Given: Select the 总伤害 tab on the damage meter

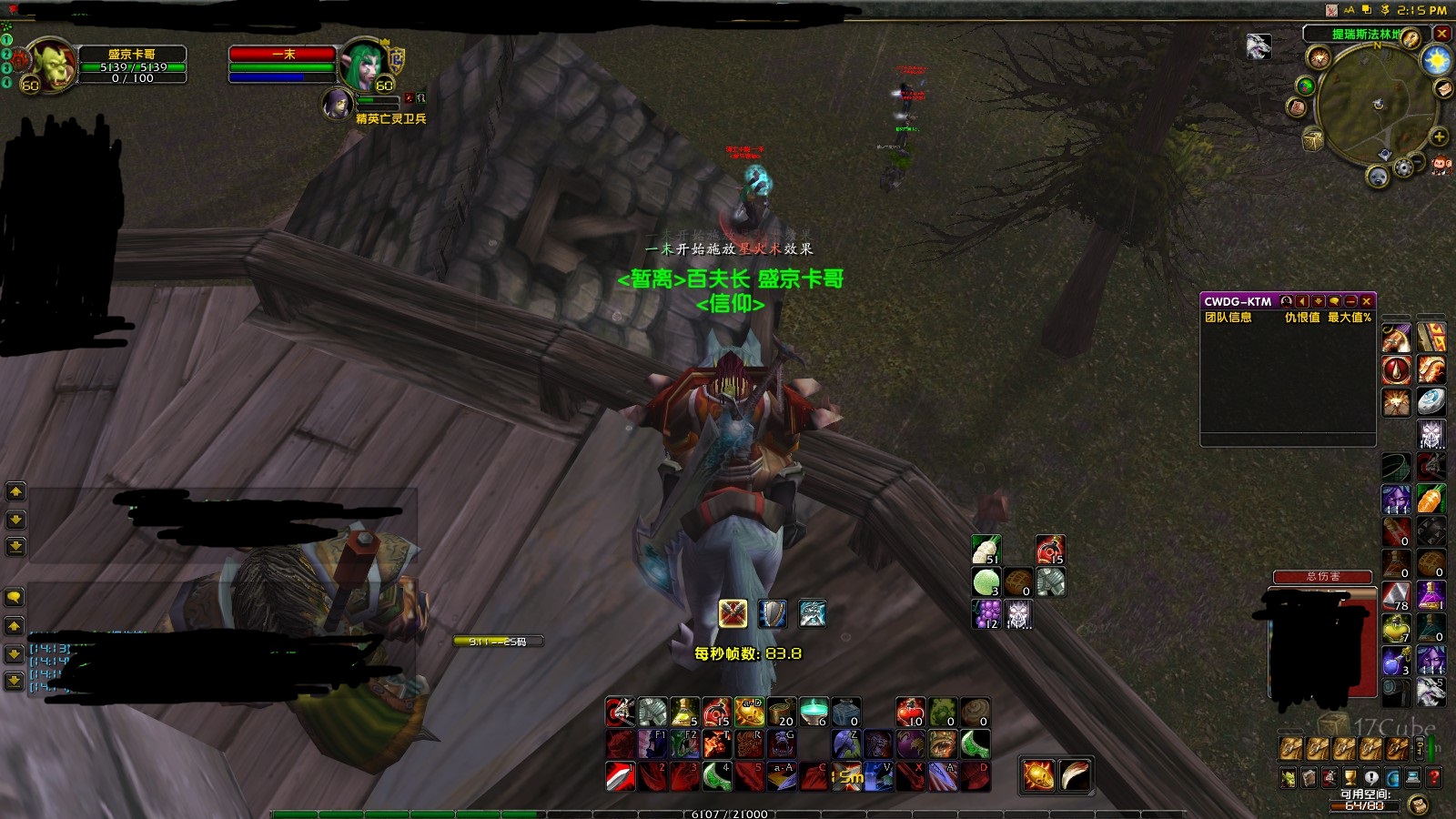Looking at the screenshot, I should [1324, 576].
